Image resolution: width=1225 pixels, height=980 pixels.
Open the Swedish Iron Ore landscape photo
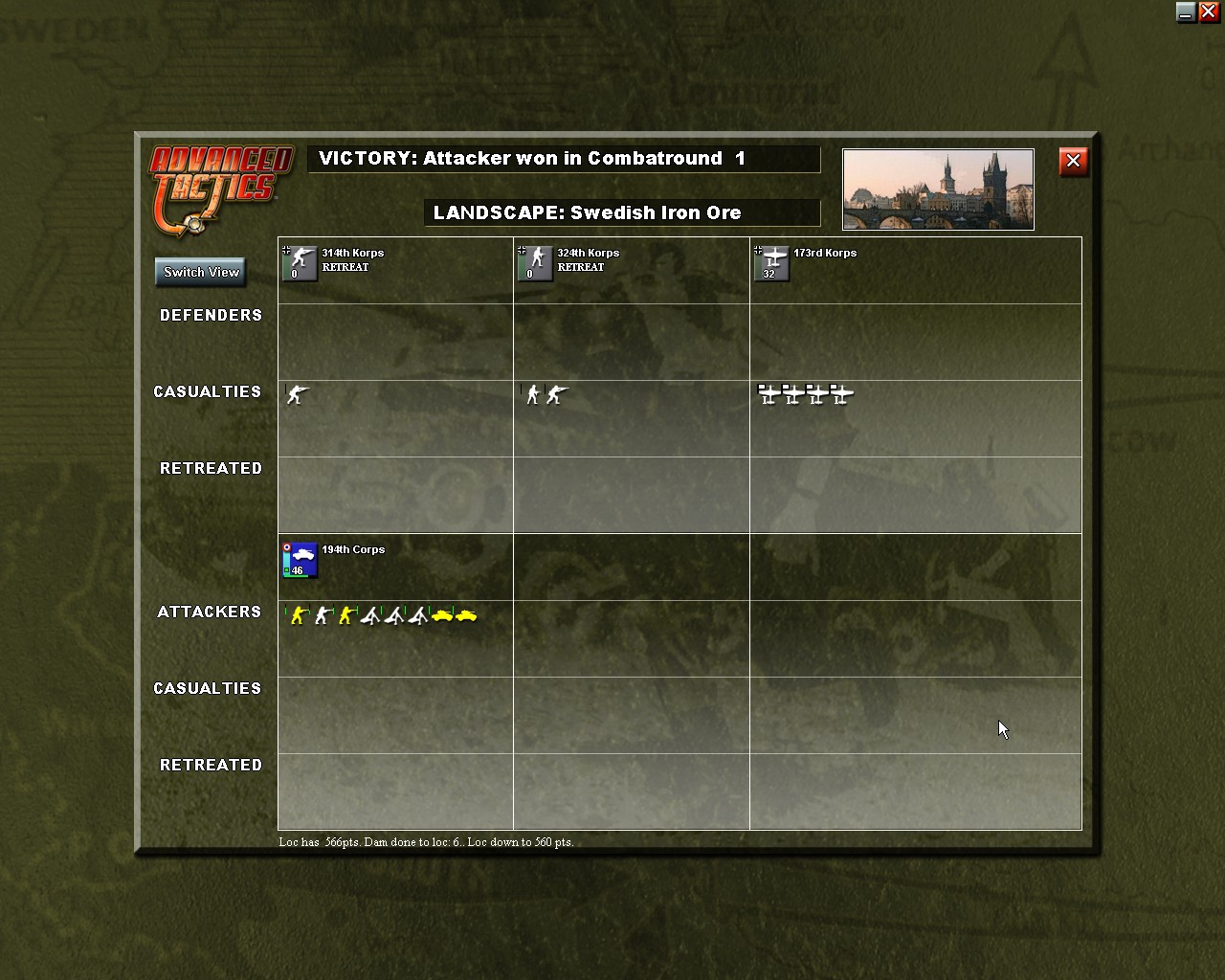[937, 189]
